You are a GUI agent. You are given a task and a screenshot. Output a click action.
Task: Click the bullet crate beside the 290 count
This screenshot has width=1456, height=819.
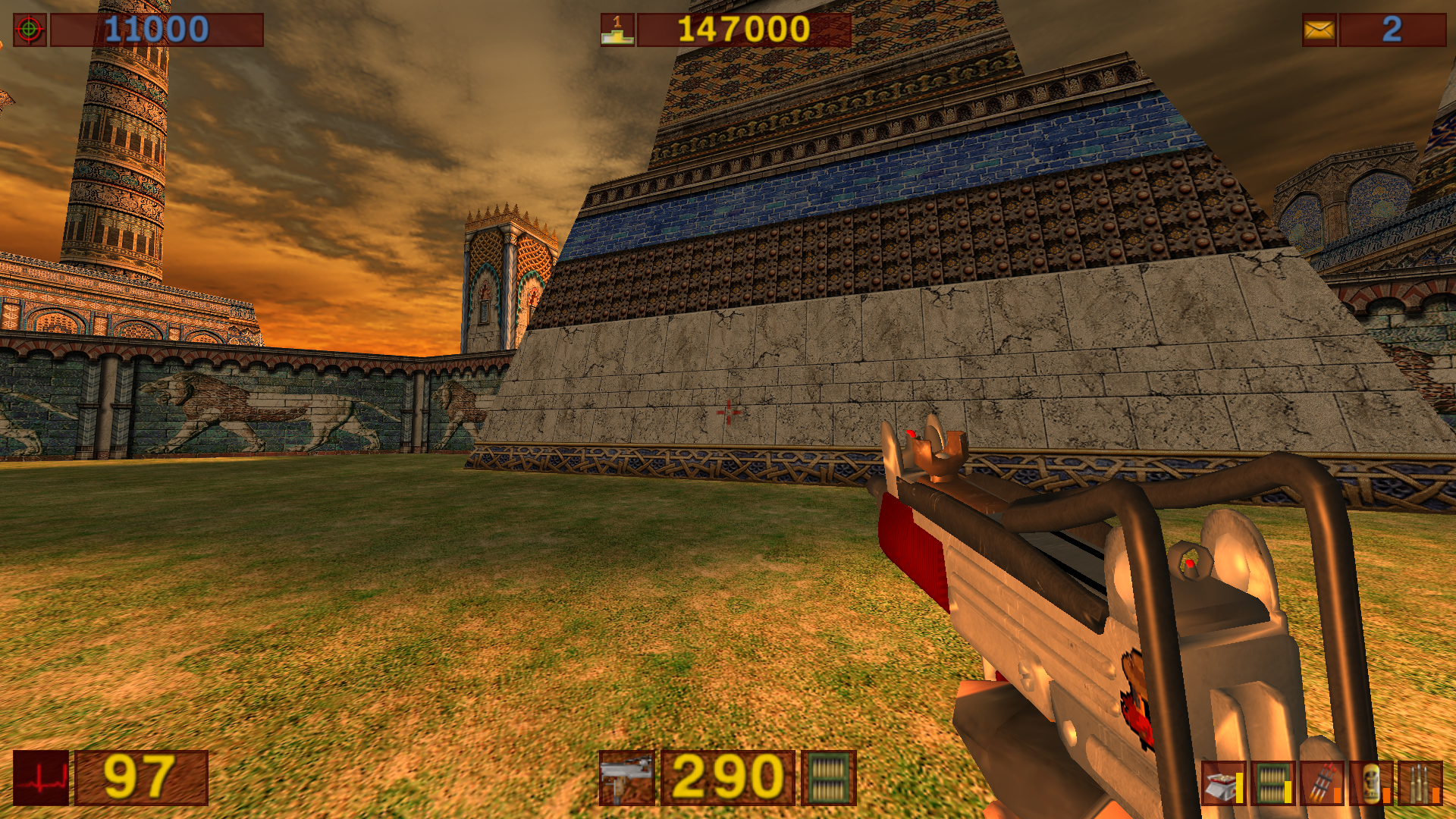(829, 778)
